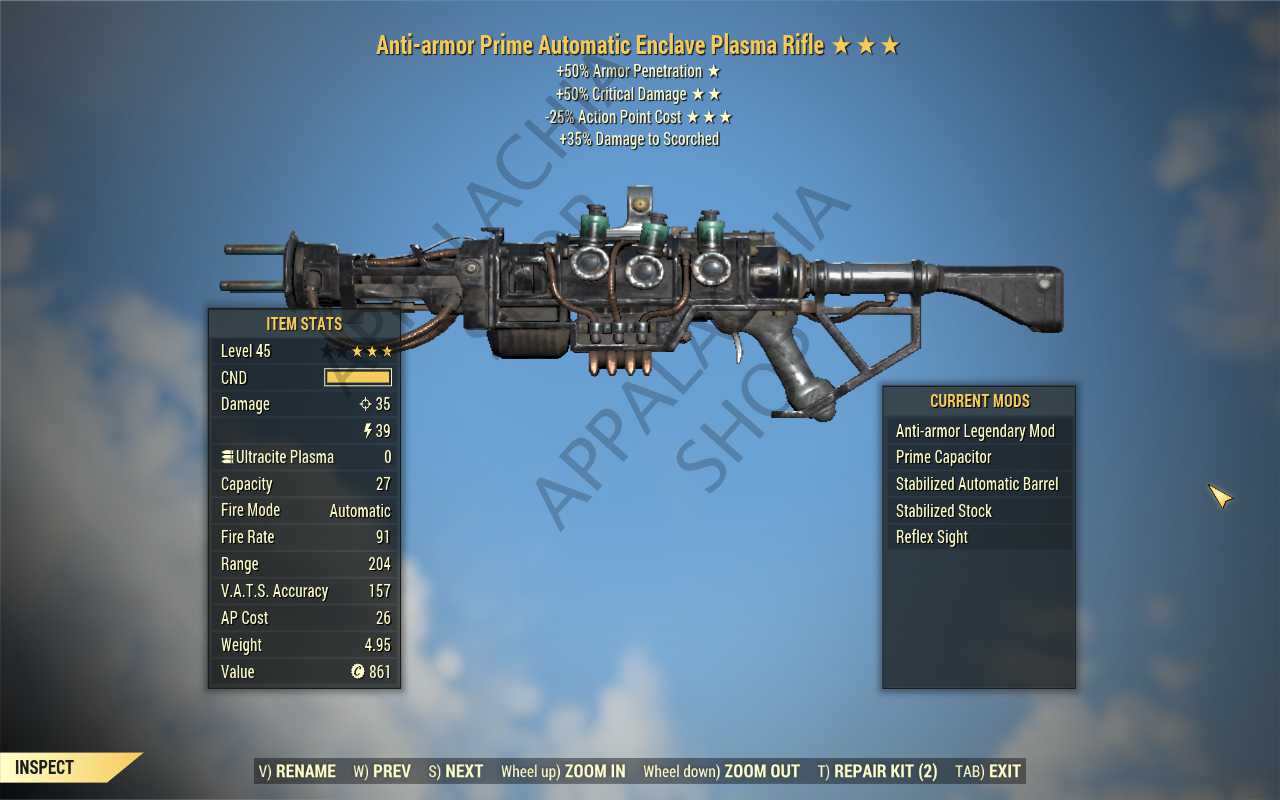Click the triple stars on -25% Action Point Cost
Screen dimensions: 1280x800
click(x=712, y=116)
